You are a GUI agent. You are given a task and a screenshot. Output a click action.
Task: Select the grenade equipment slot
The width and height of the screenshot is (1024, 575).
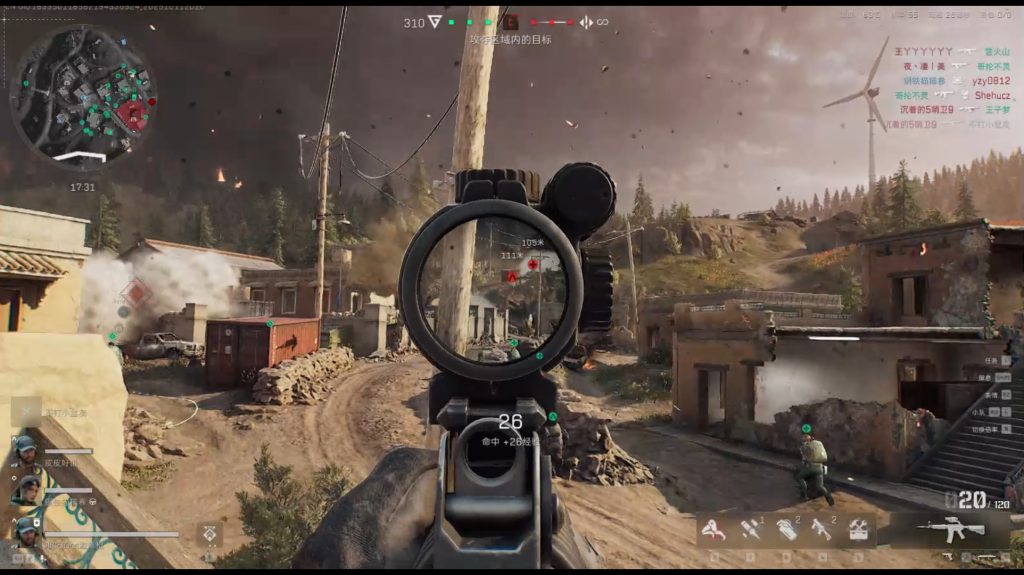(787, 530)
